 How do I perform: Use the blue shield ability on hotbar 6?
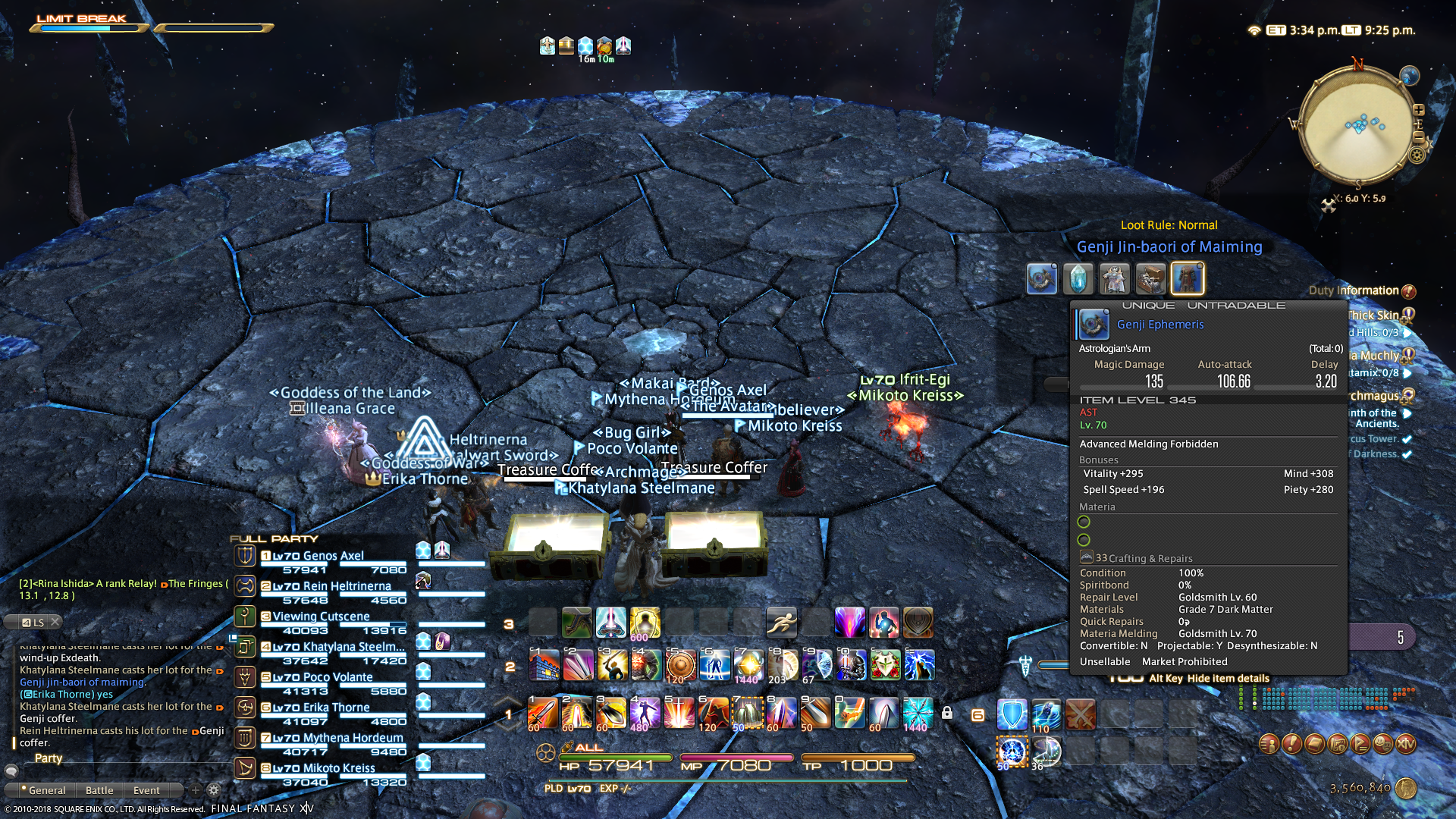[x=1012, y=714]
